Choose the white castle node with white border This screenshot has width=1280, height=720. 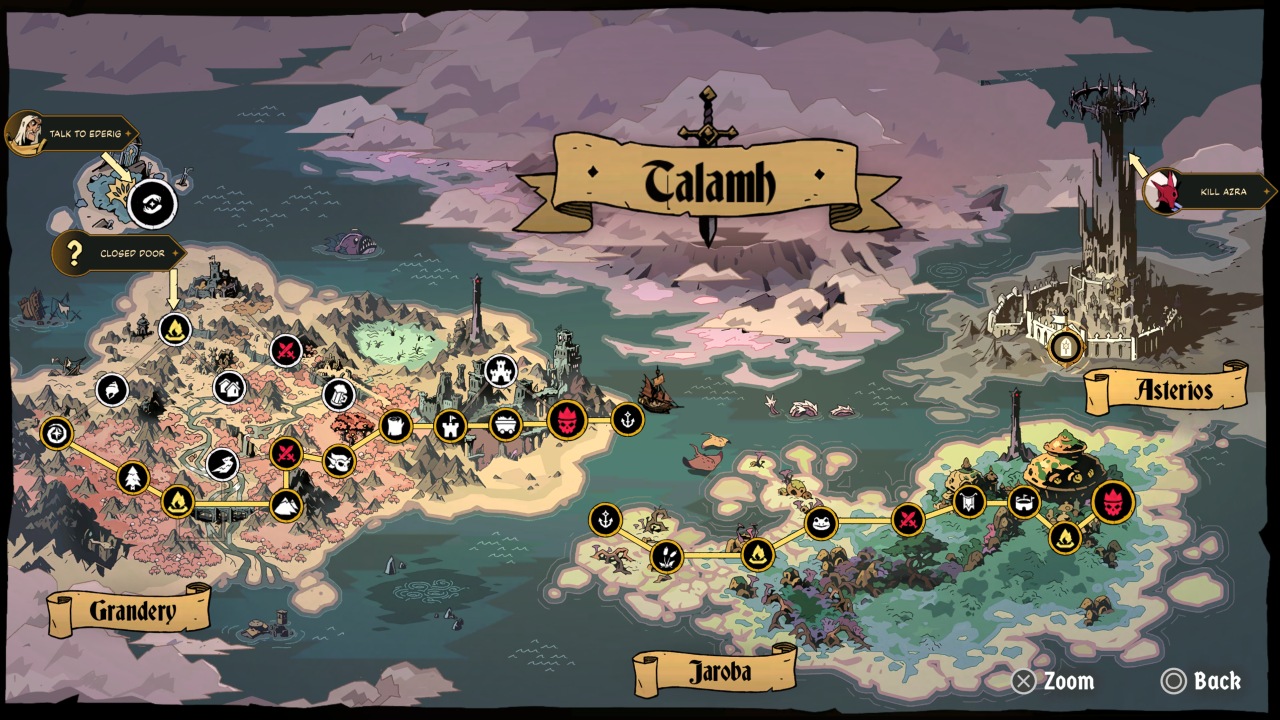click(501, 371)
